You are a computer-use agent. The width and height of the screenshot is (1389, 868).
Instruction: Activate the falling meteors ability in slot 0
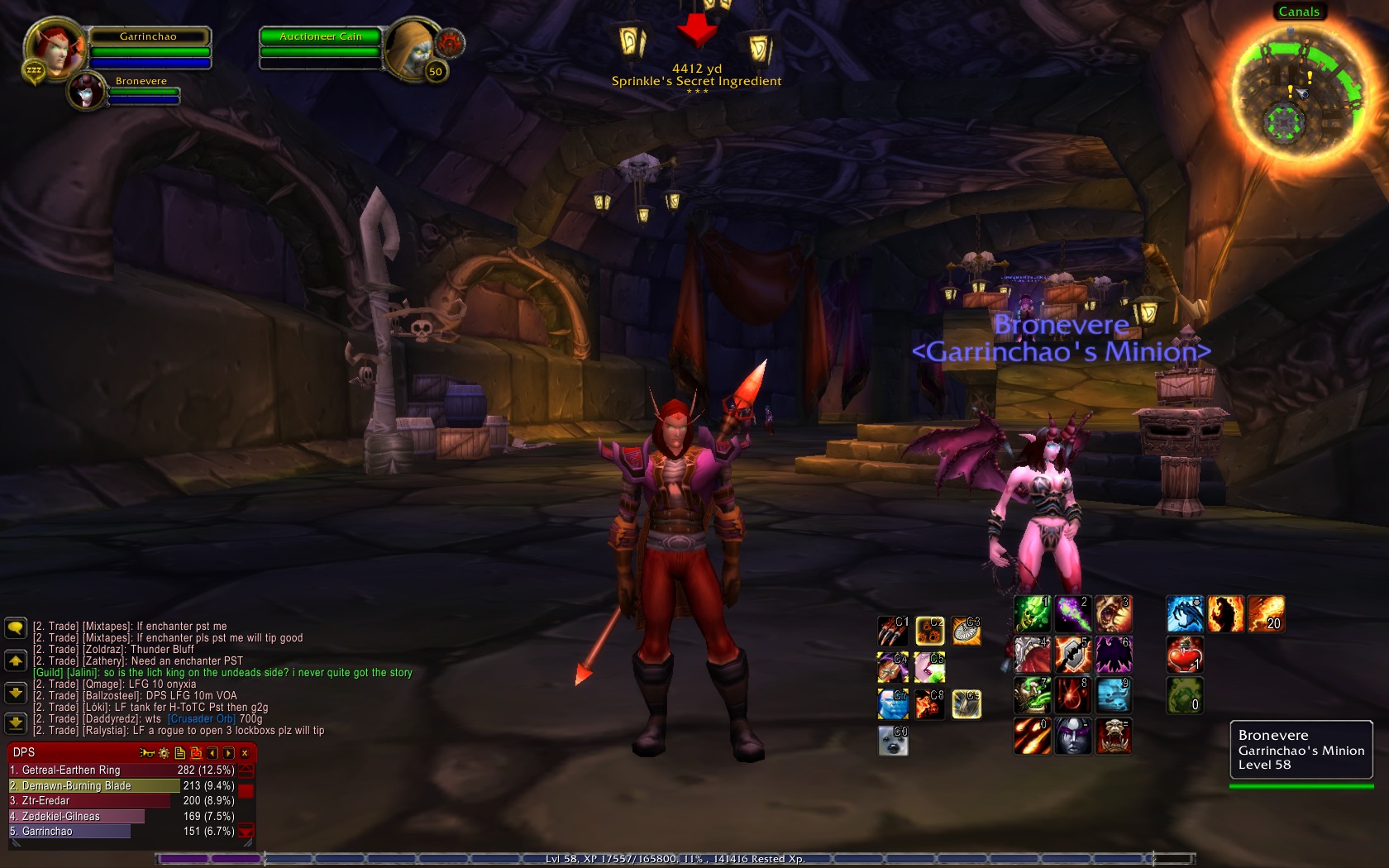click(x=1032, y=736)
